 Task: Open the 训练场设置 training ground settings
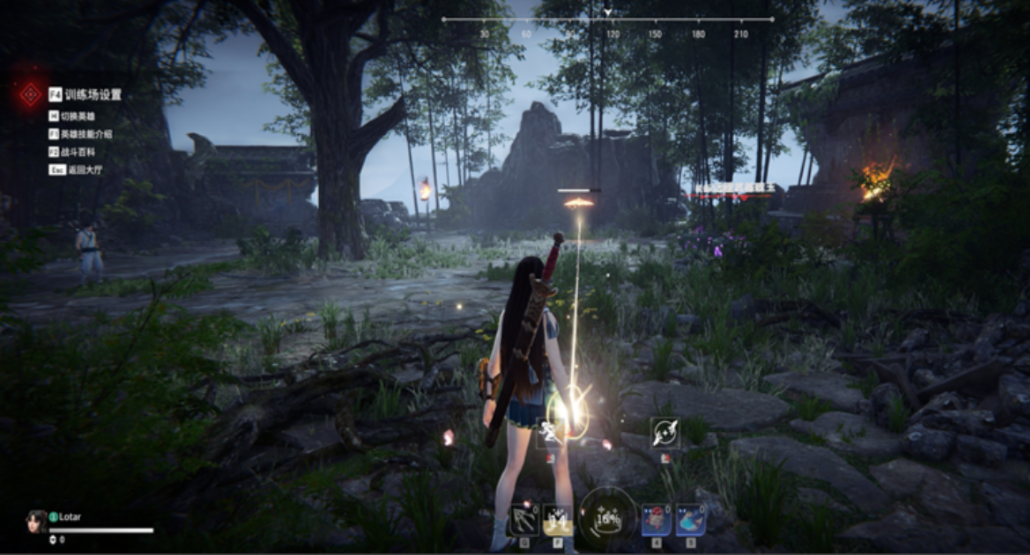click(x=92, y=95)
